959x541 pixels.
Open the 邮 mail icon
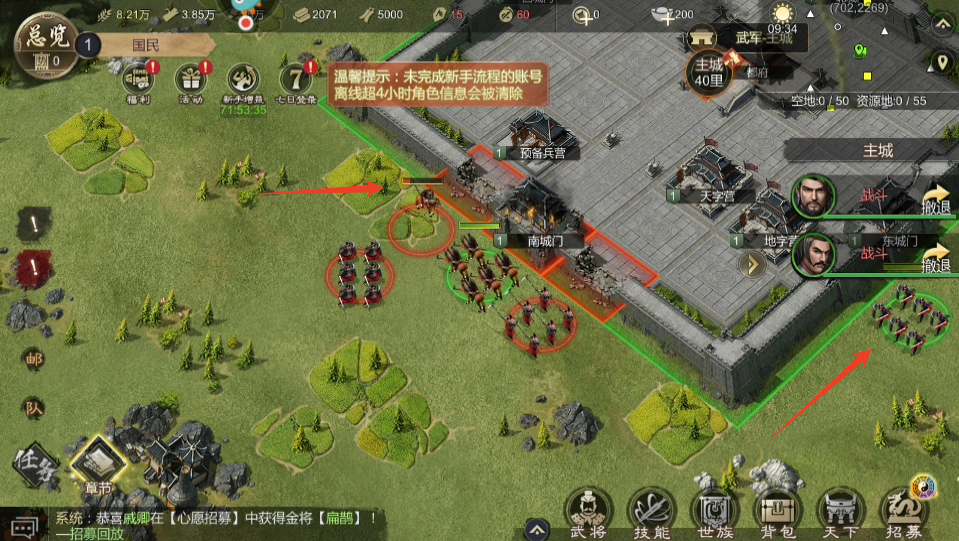pyautogui.click(x=33, y=359)
